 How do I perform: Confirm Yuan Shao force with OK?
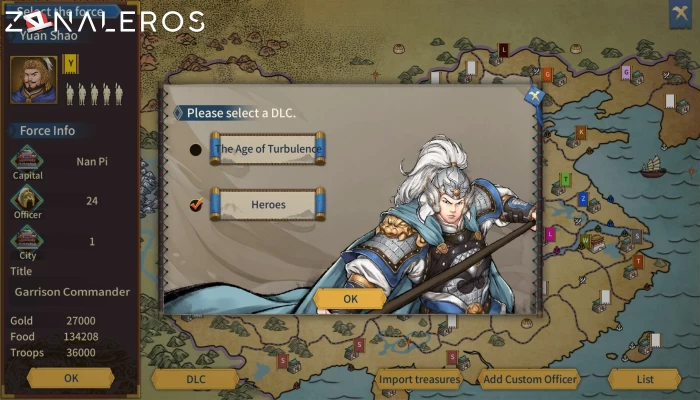[x=70, y=378]
